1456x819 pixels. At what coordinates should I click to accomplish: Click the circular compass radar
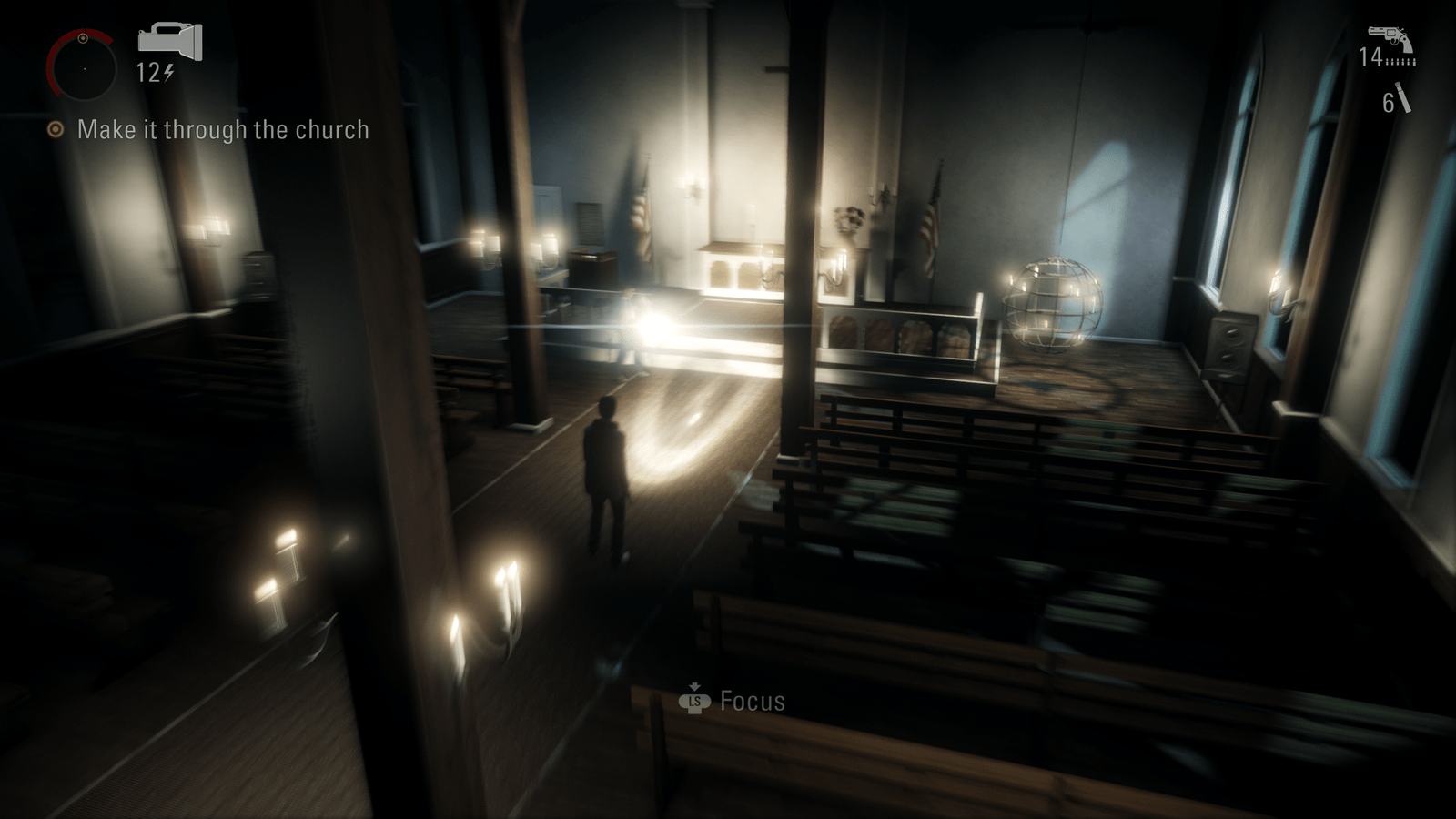(x=82, y=67)
